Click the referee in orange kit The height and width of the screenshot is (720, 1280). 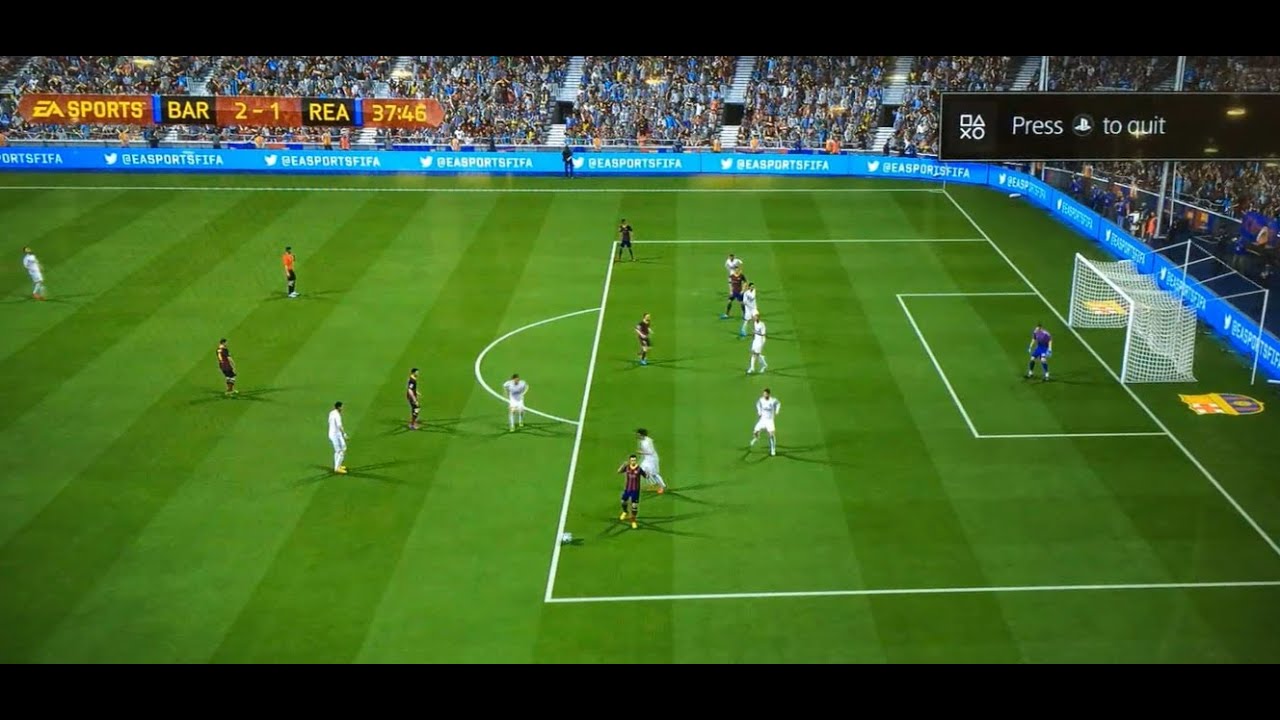(288, 270)
